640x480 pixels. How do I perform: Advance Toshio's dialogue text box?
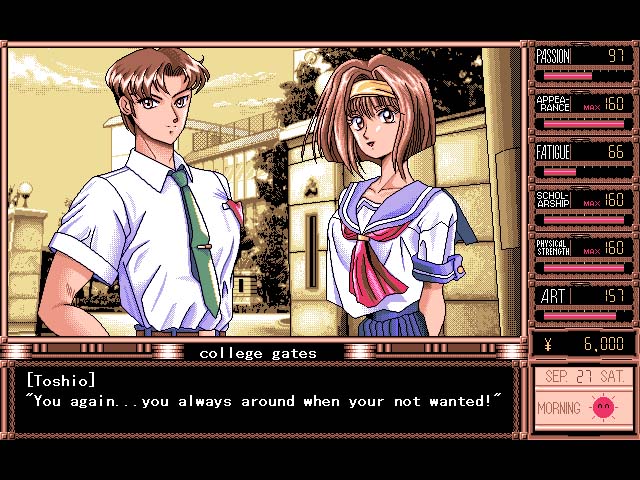click(x=264, y=400)
